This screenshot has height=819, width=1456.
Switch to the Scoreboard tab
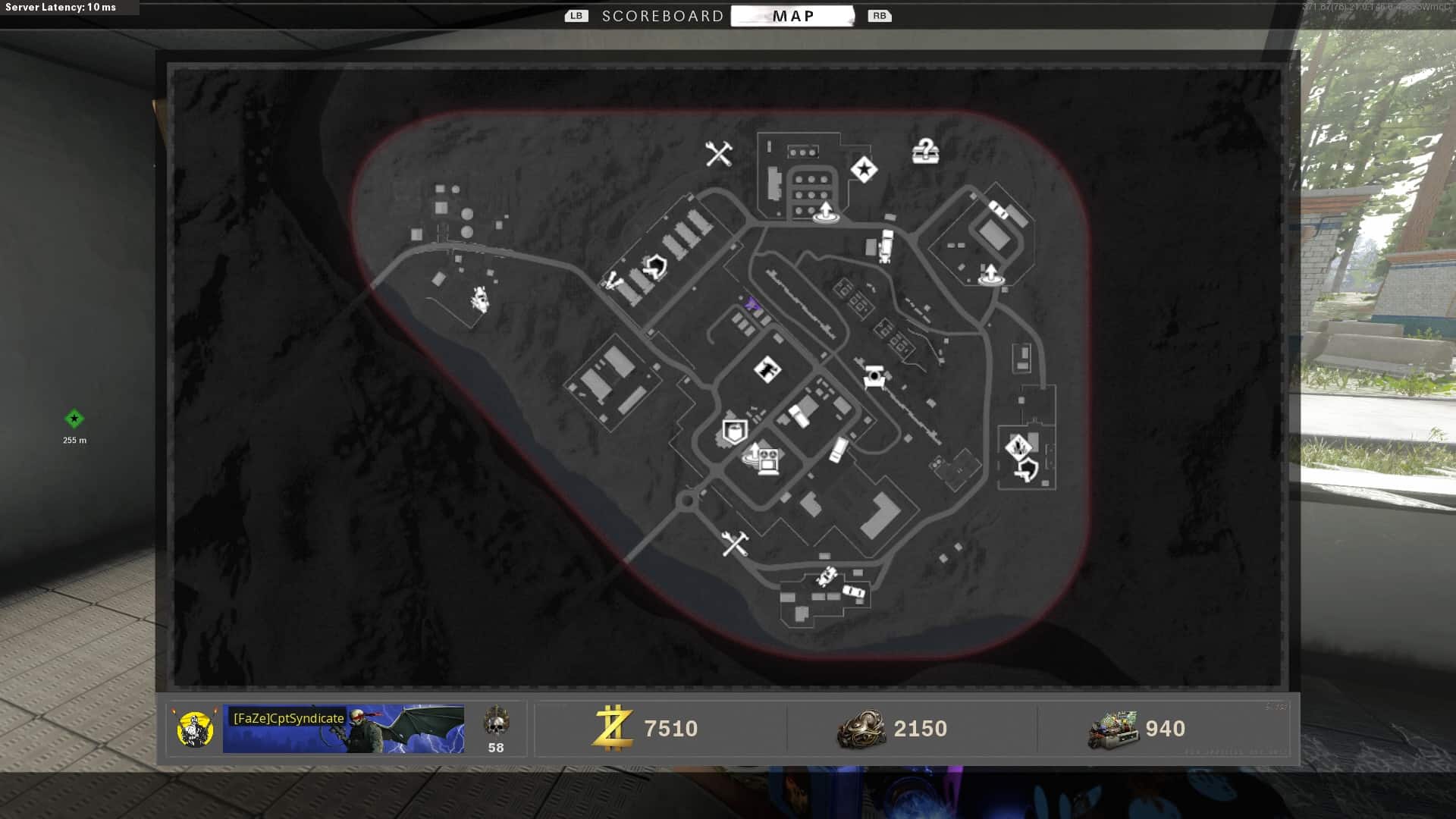pyautogui.click(x=662, y=16)
